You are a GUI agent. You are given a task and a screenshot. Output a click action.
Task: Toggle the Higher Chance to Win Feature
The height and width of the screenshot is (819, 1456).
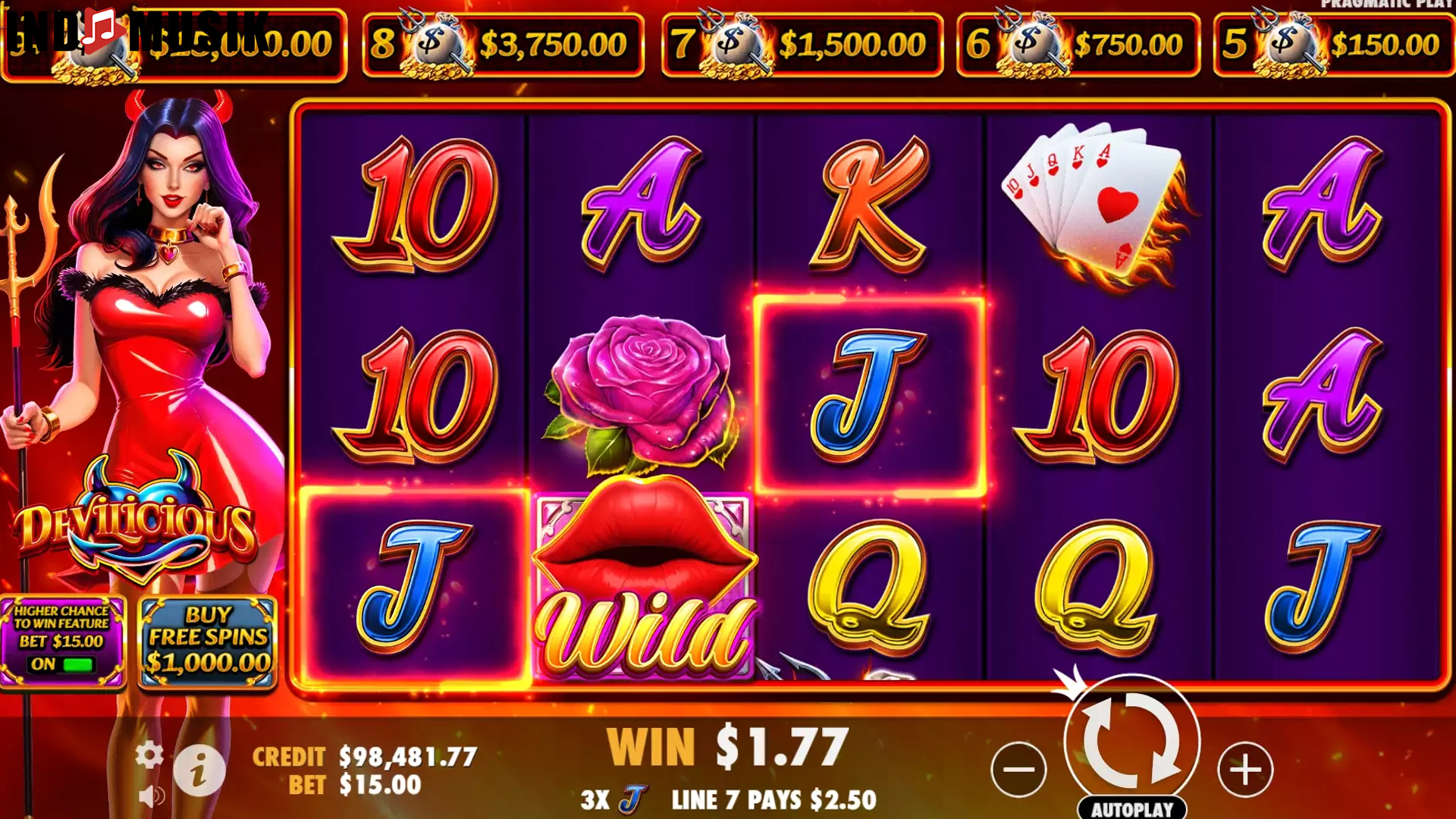(x=62, y=641)
